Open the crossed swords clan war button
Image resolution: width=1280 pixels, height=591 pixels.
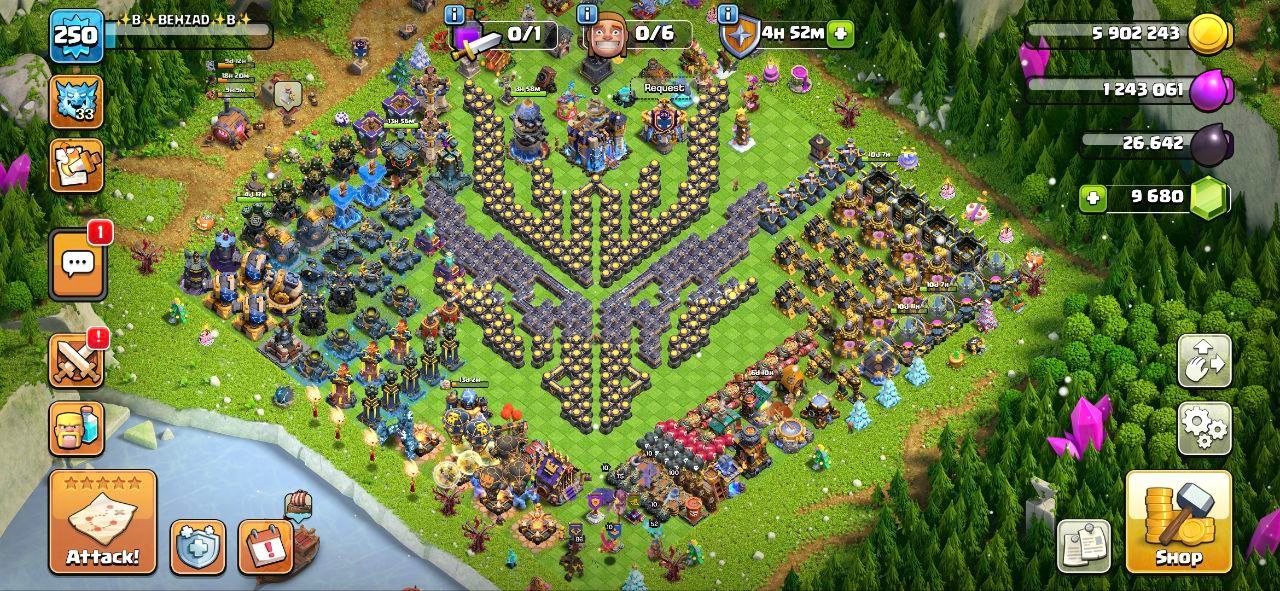point(77,361)
